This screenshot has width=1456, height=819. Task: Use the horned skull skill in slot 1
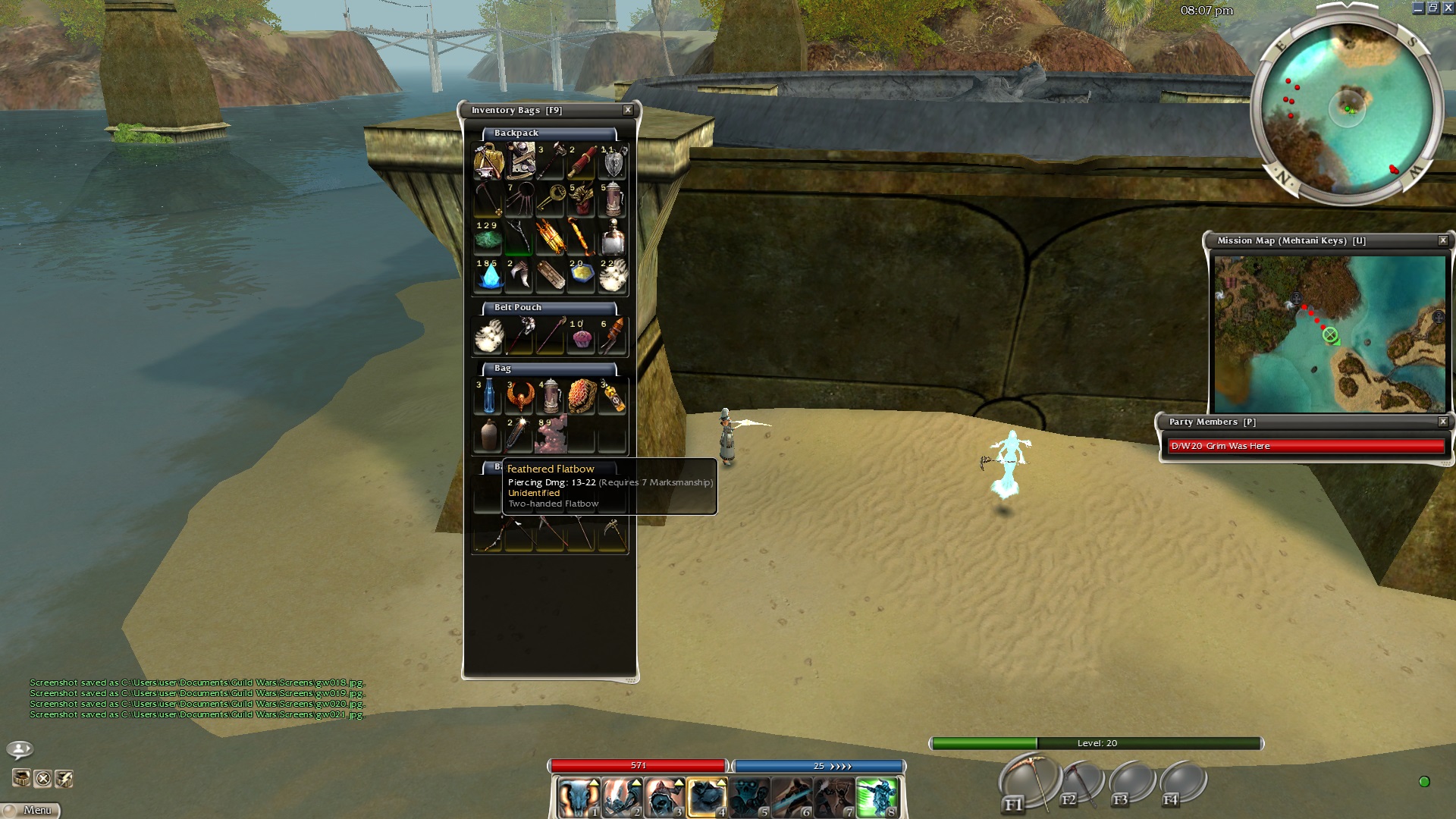[579, 798]
